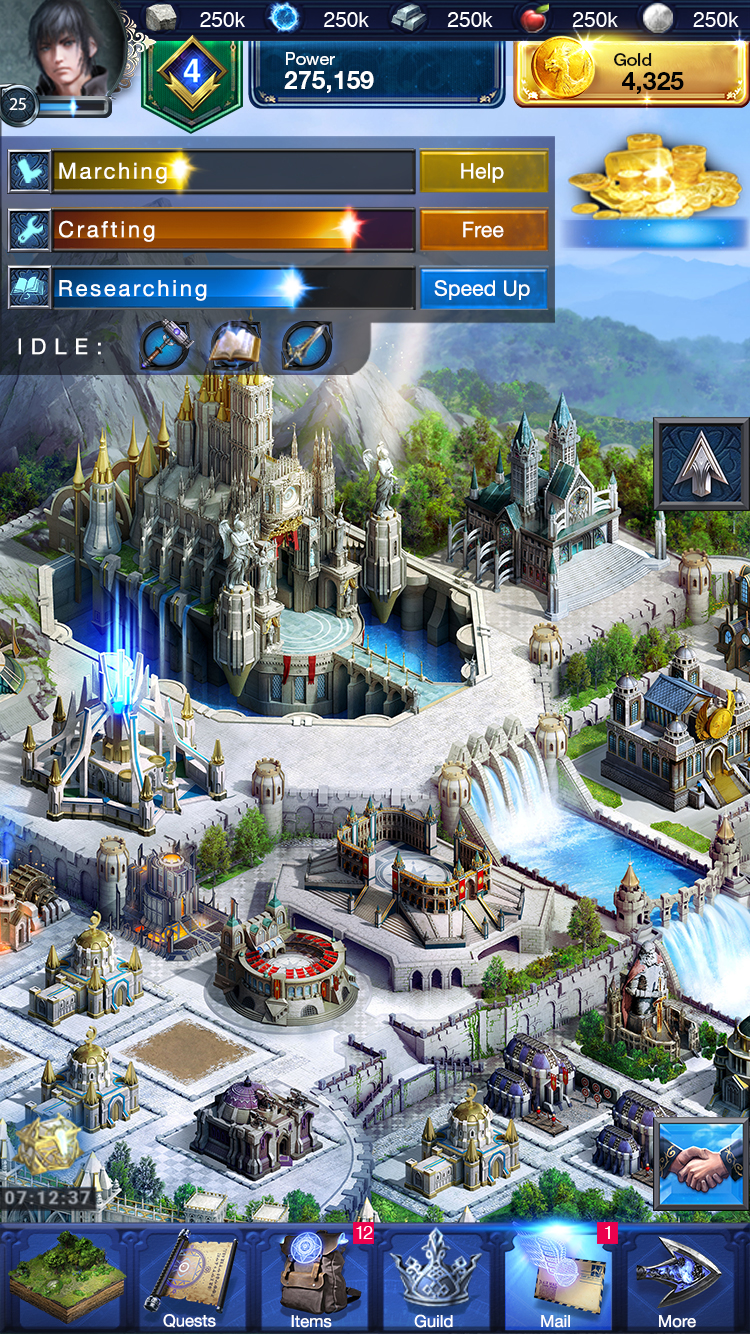This screenshot has height=1334, width=750.
Task: Select the idle sword training icon
Action: point(306,346)
